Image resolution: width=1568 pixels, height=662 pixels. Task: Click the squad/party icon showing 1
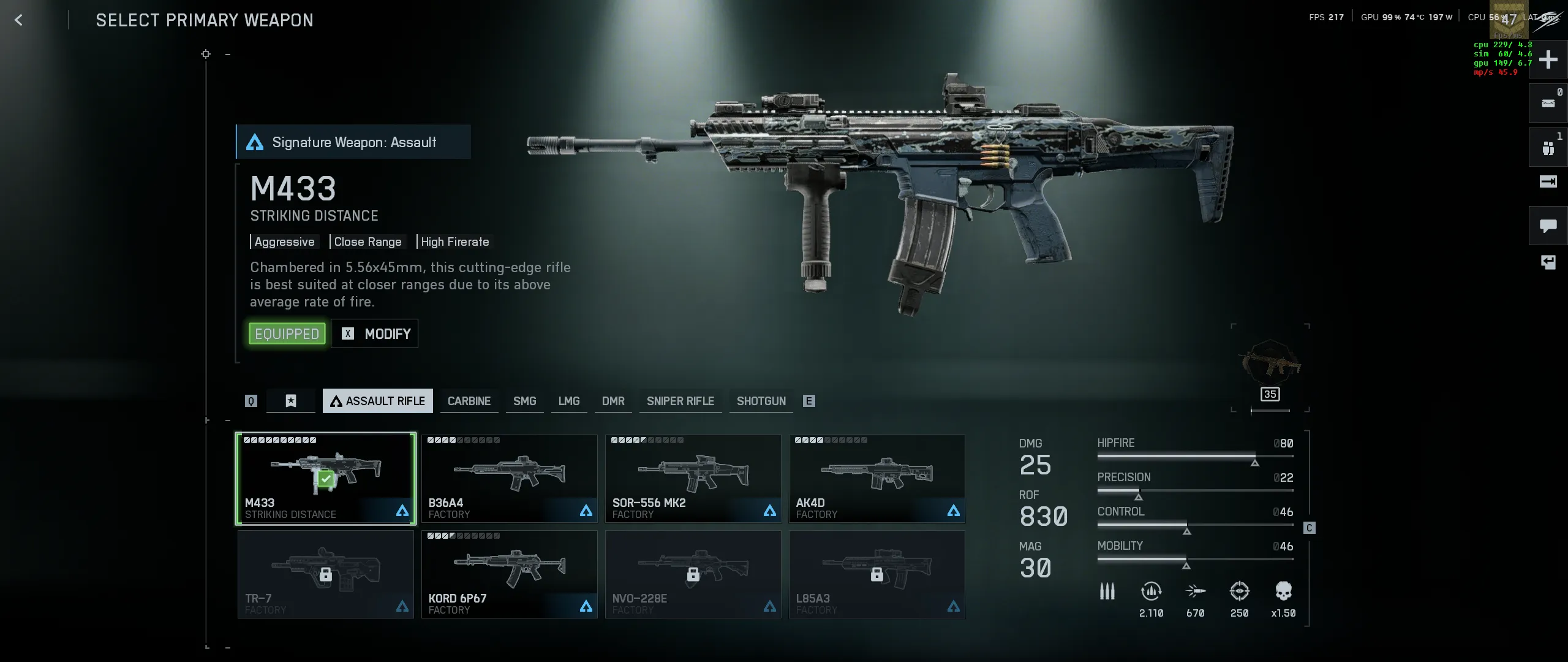(1548, 147)
